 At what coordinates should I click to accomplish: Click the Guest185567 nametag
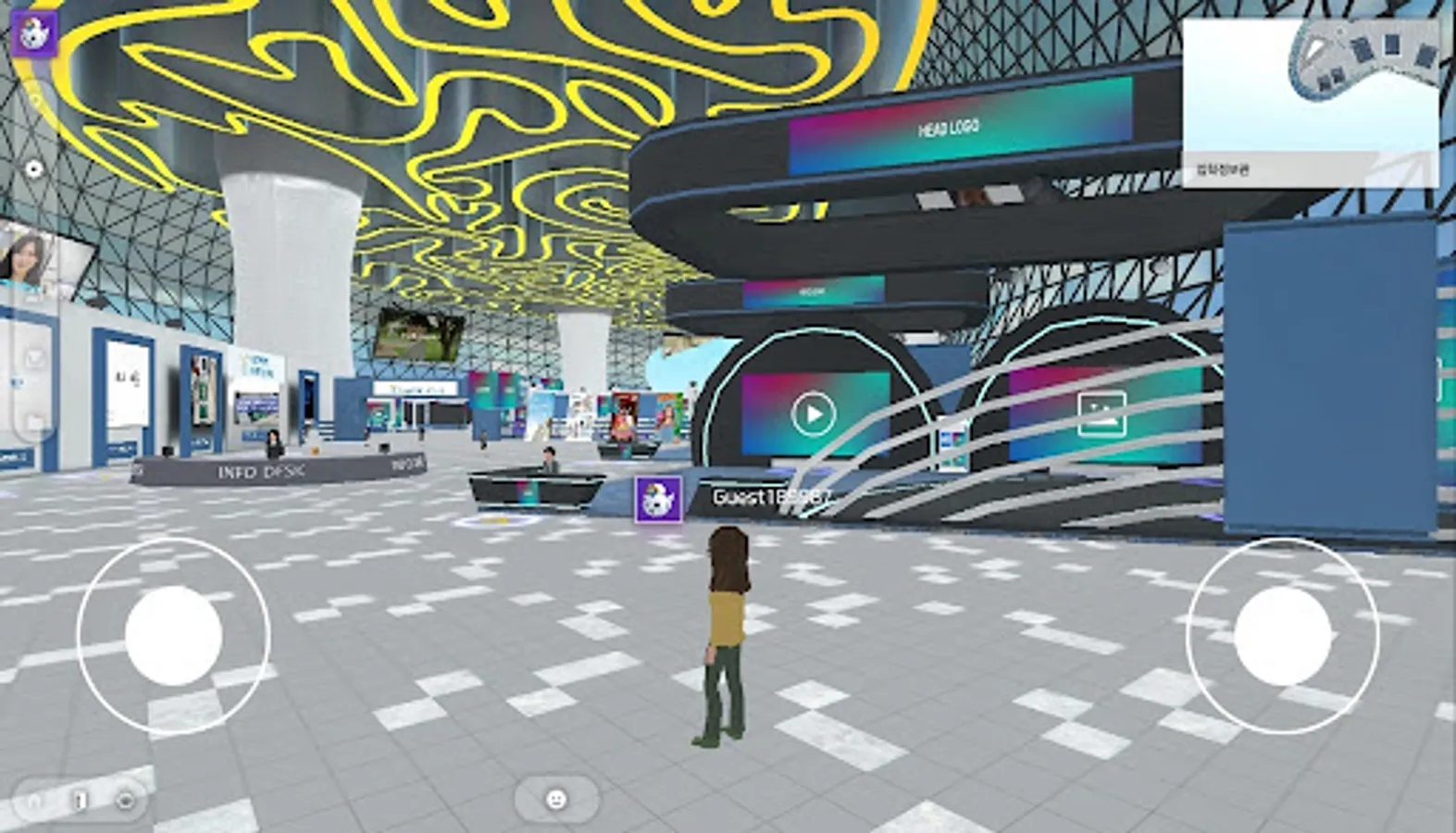(x=771, y=495)
